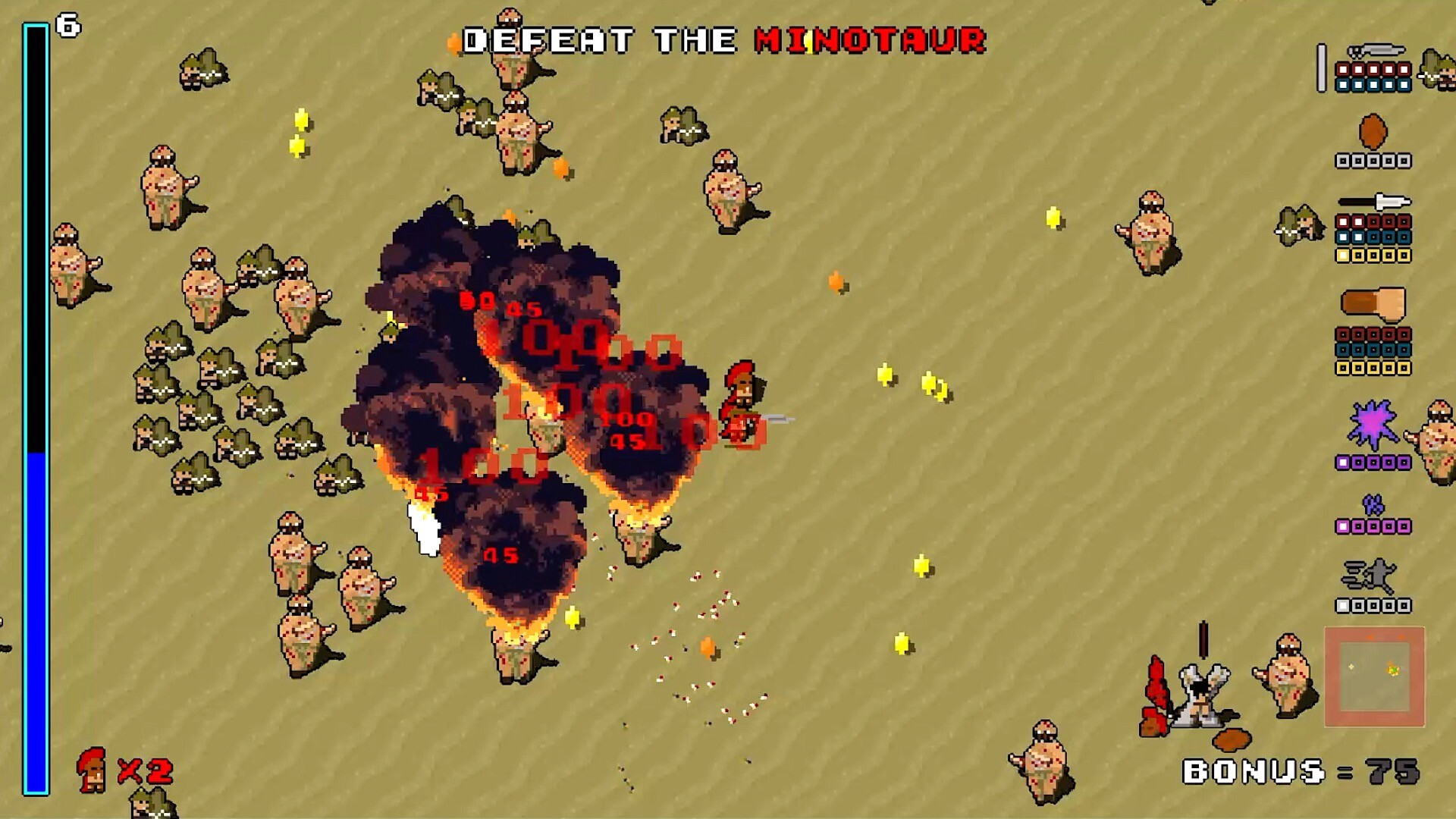Click the small purple magnet icon
The image size is (1456, 819).
(x=1373, y=504)
